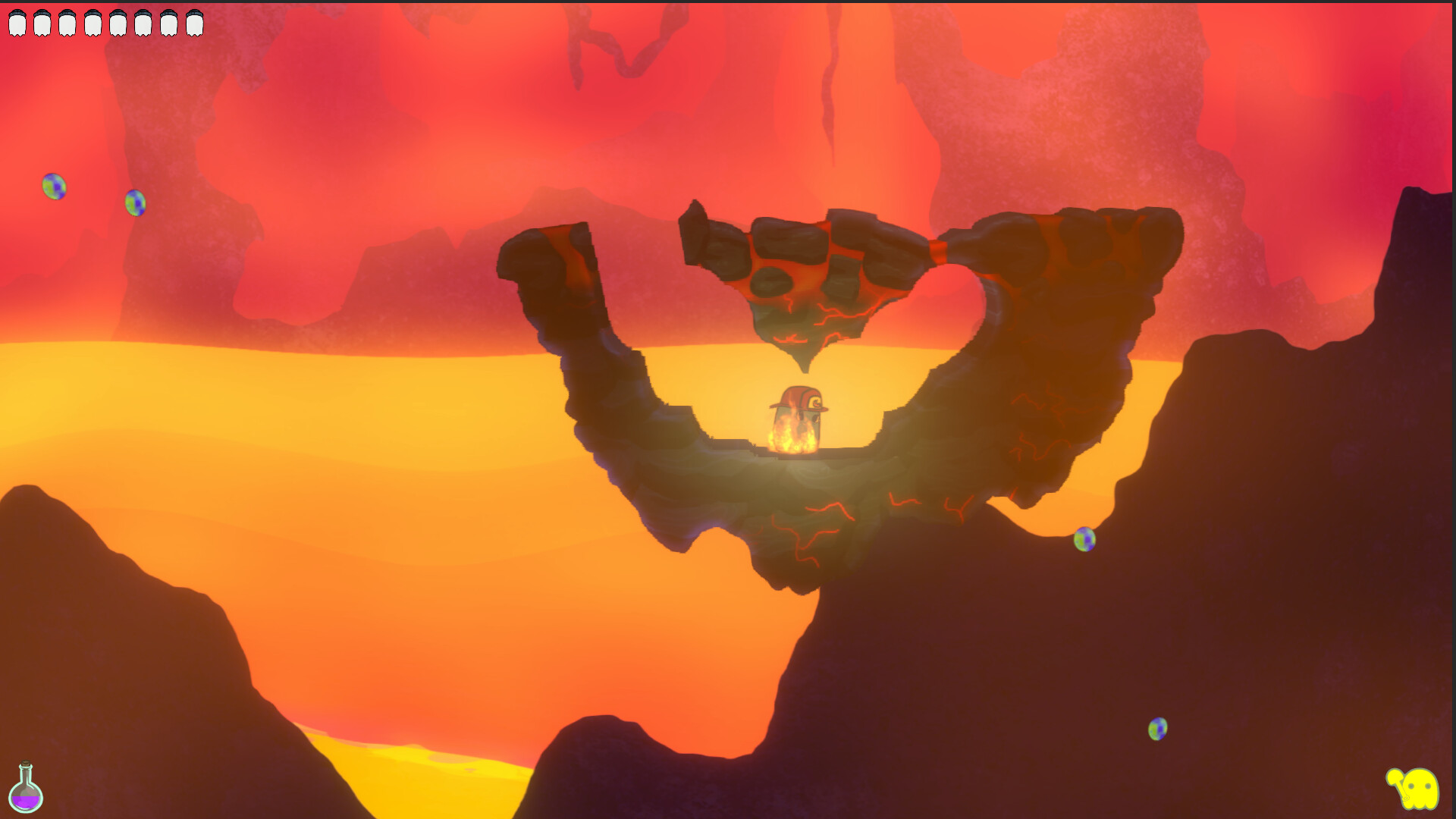The height and width of the screenshot is (819, 1456).
Task: Collect the planet orb on the right cliff
Action: point(1084,540)
